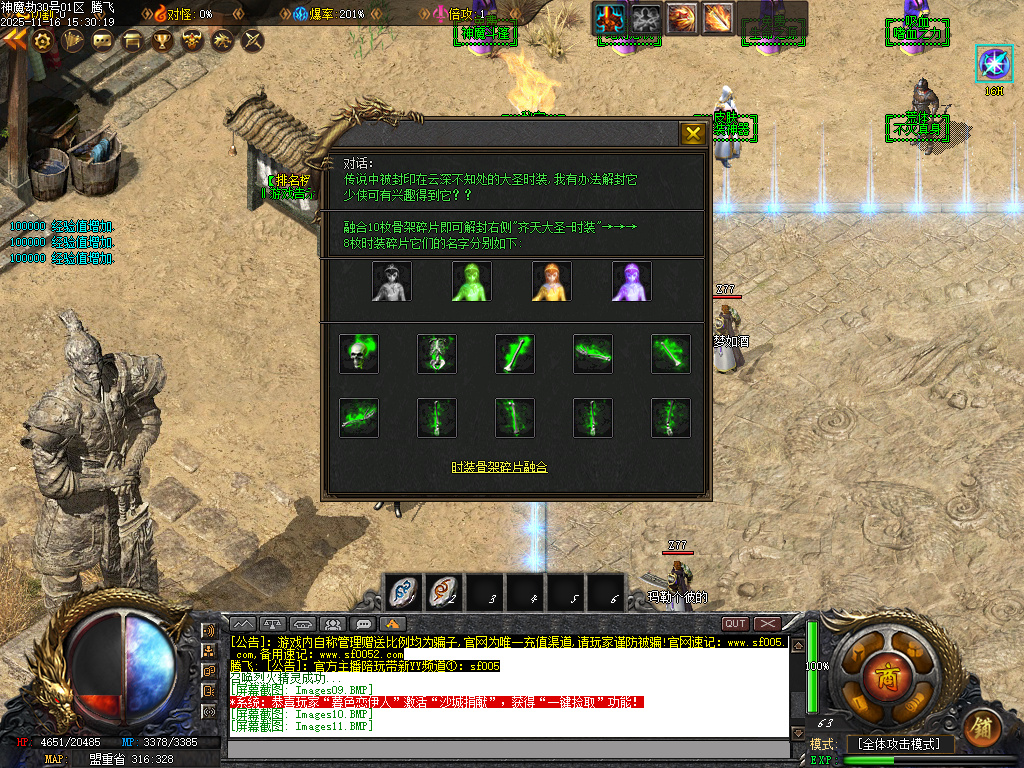
Task: Select the orange costume figure icon
Action: click(551, 282)
